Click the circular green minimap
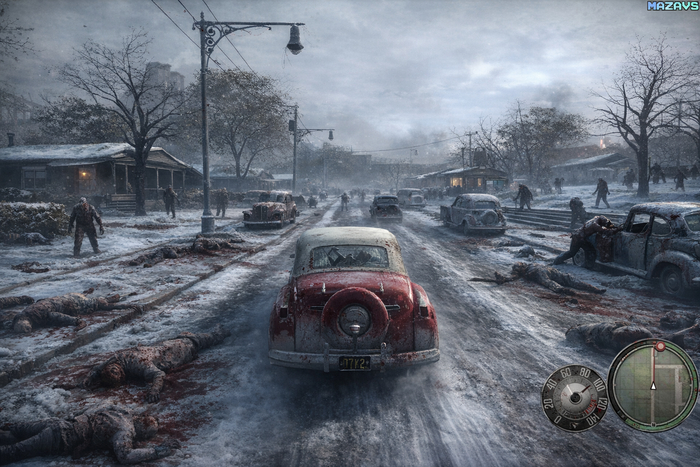This screenshot has width=700, height=467. (x=653, y=385)
